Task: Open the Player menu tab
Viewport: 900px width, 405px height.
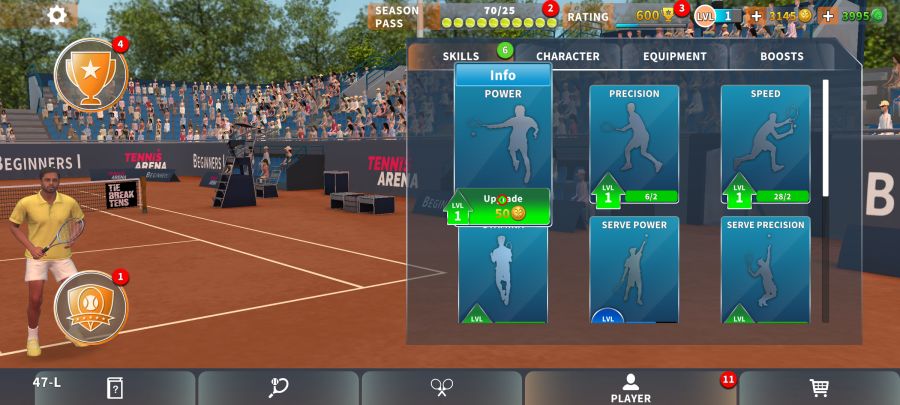Action: tap(630, 388)
